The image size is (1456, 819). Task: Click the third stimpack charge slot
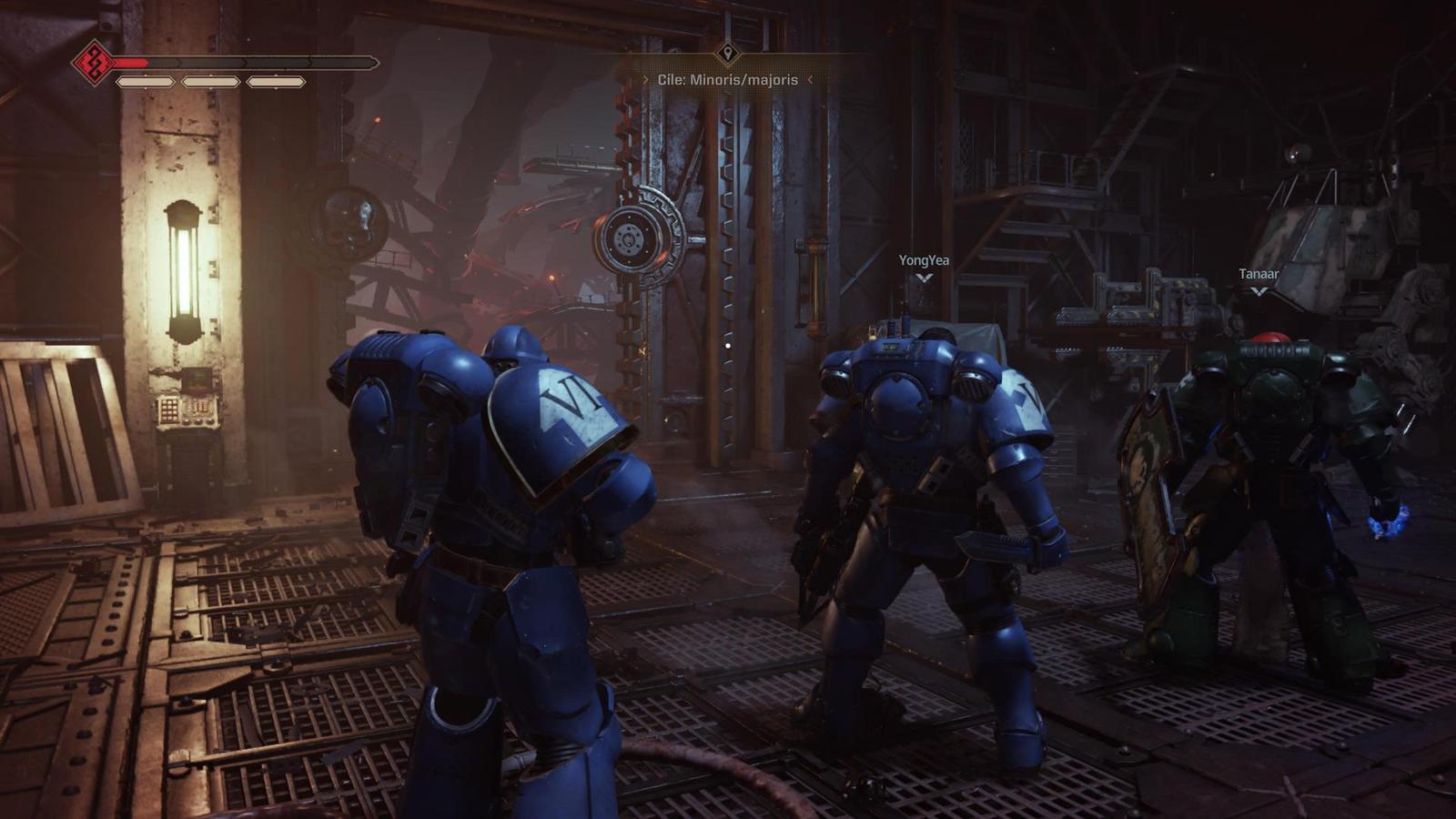(x=275, y=81)
